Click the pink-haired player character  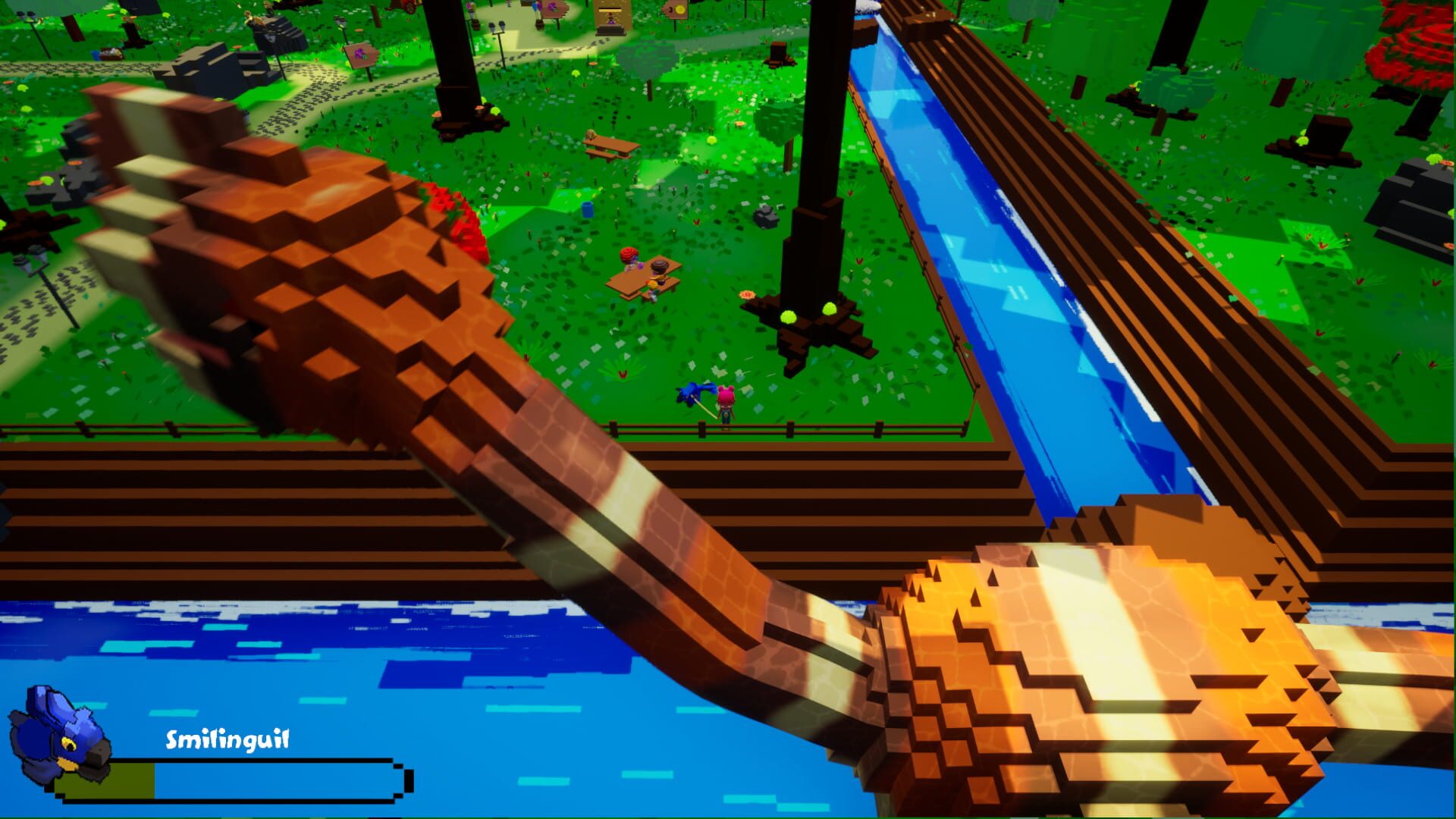click(726, 400)
